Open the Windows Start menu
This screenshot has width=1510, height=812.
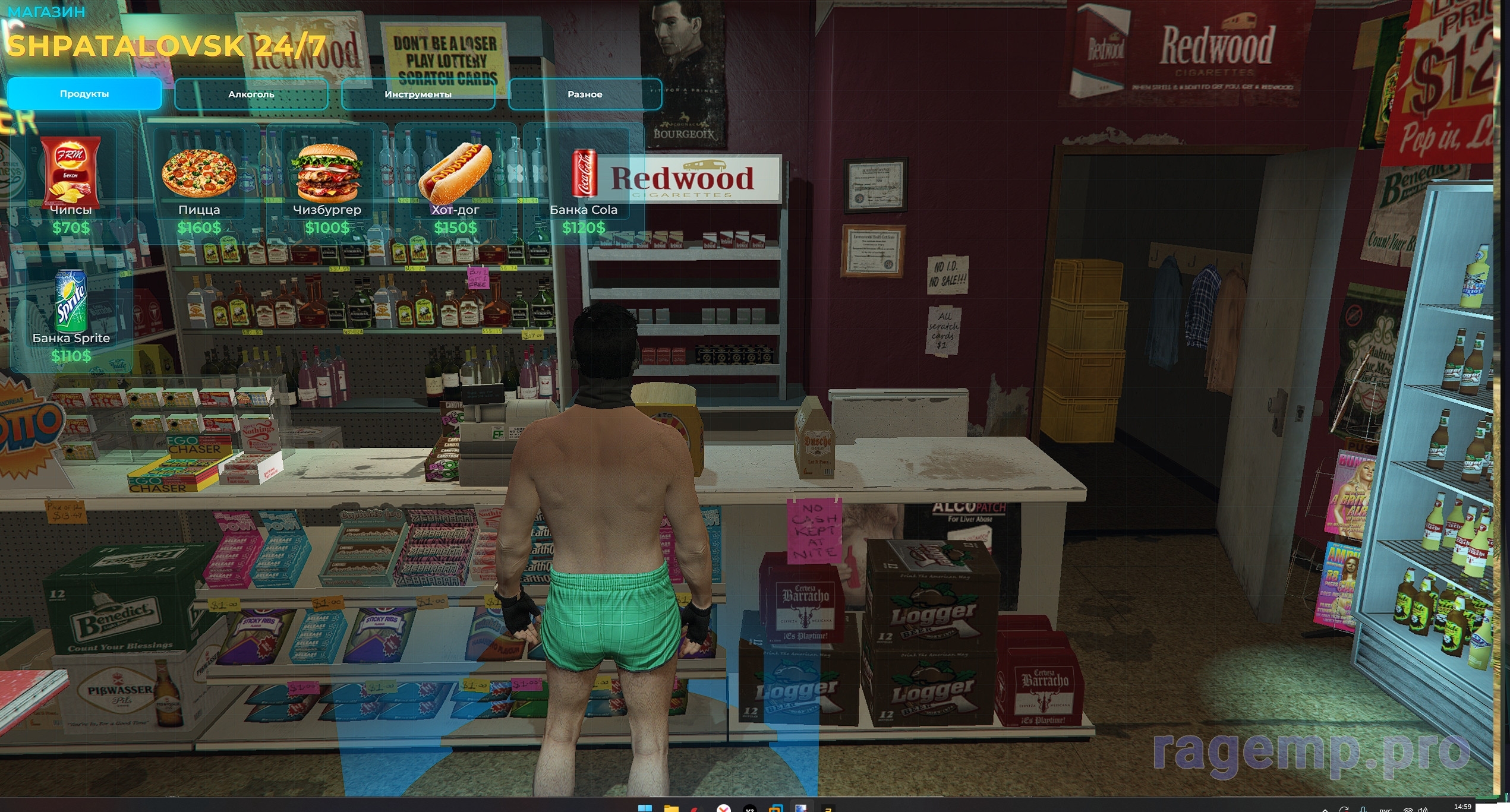644,808
